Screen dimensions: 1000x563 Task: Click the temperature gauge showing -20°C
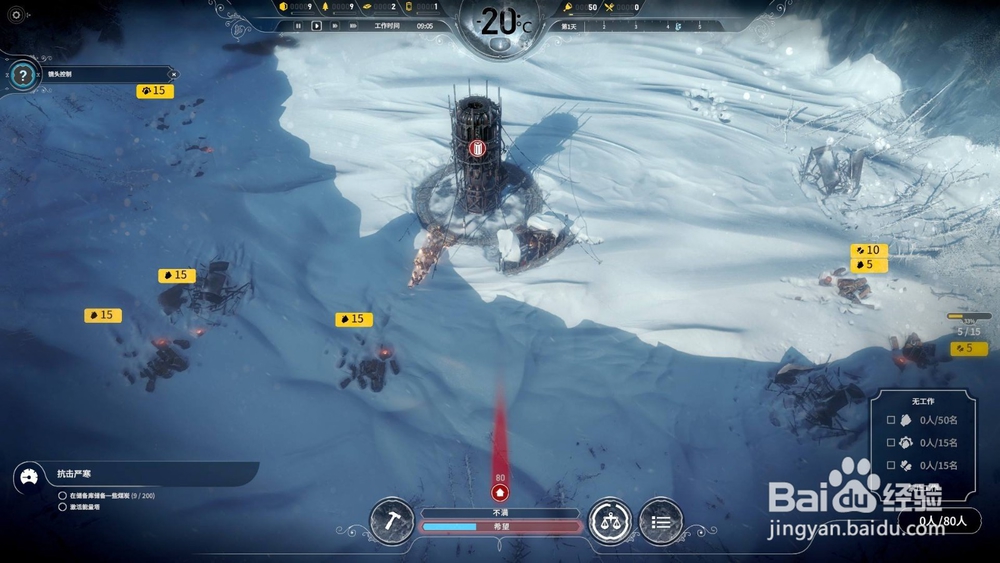coord(500,24)
